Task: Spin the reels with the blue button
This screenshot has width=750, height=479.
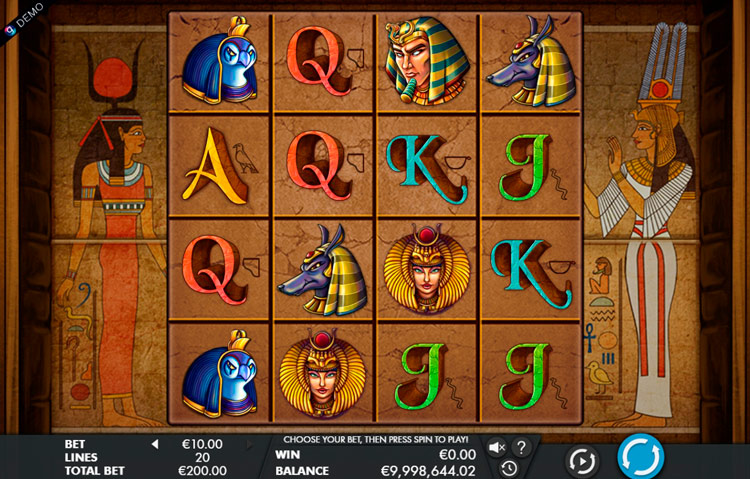Action: (x=640, y=457)
